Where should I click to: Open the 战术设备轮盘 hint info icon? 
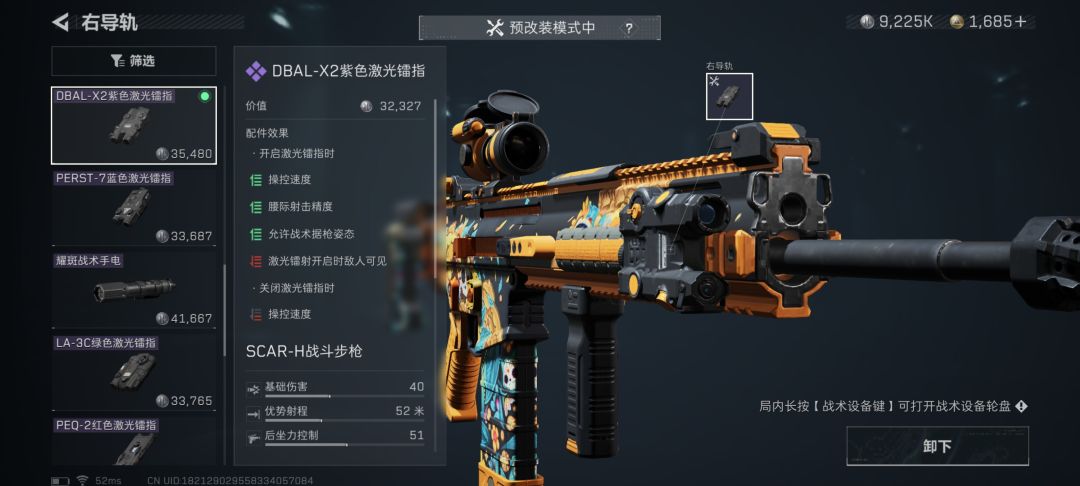[x=1021, y=406]
